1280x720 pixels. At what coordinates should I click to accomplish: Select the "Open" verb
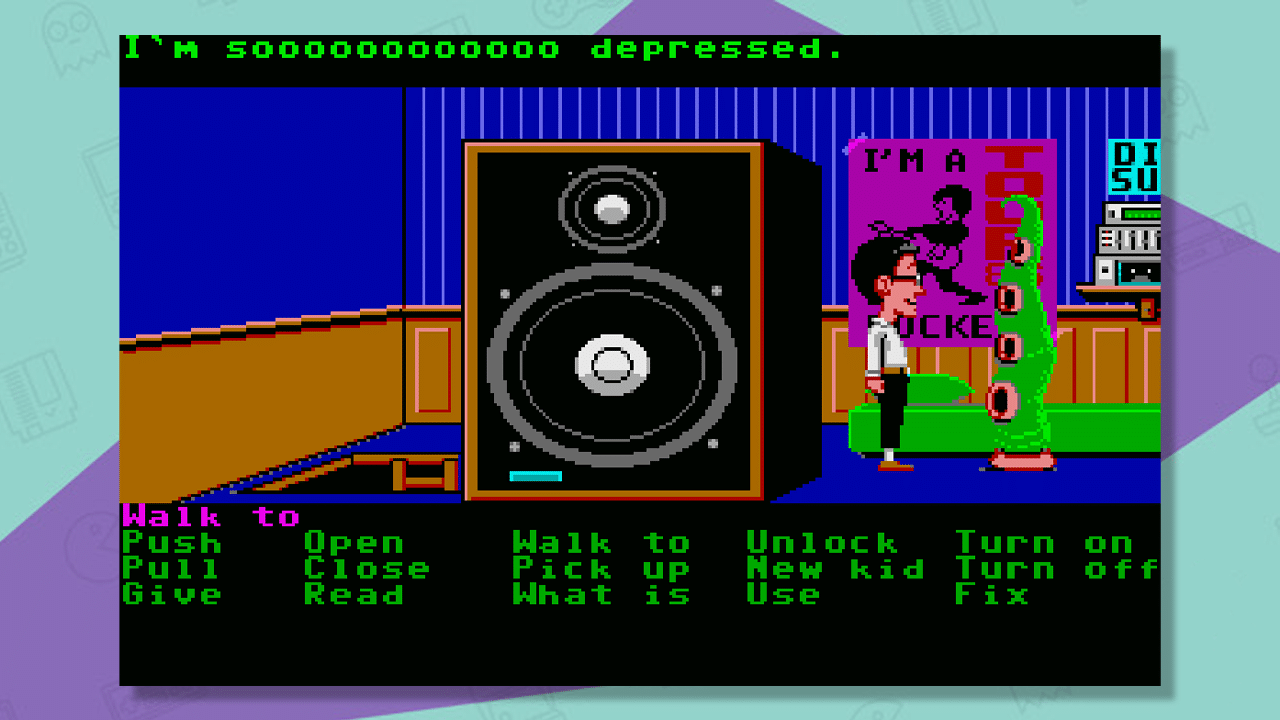[x=355, y=545]
